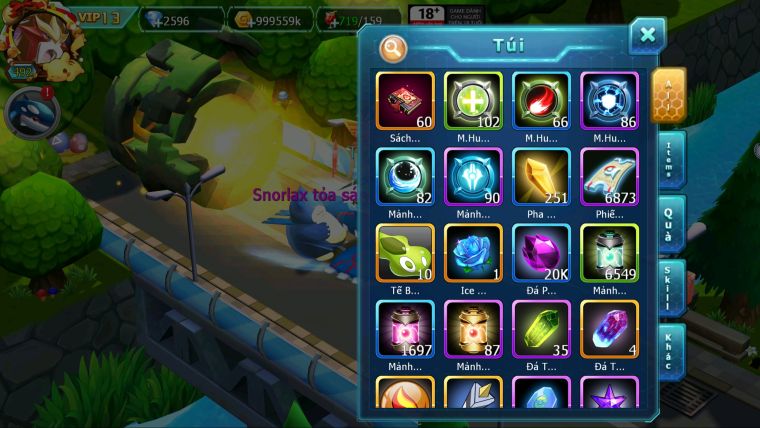Select the green canister item with 6549
The width and height of the screenshot is (760, 428).
click(x=609, y=252)
